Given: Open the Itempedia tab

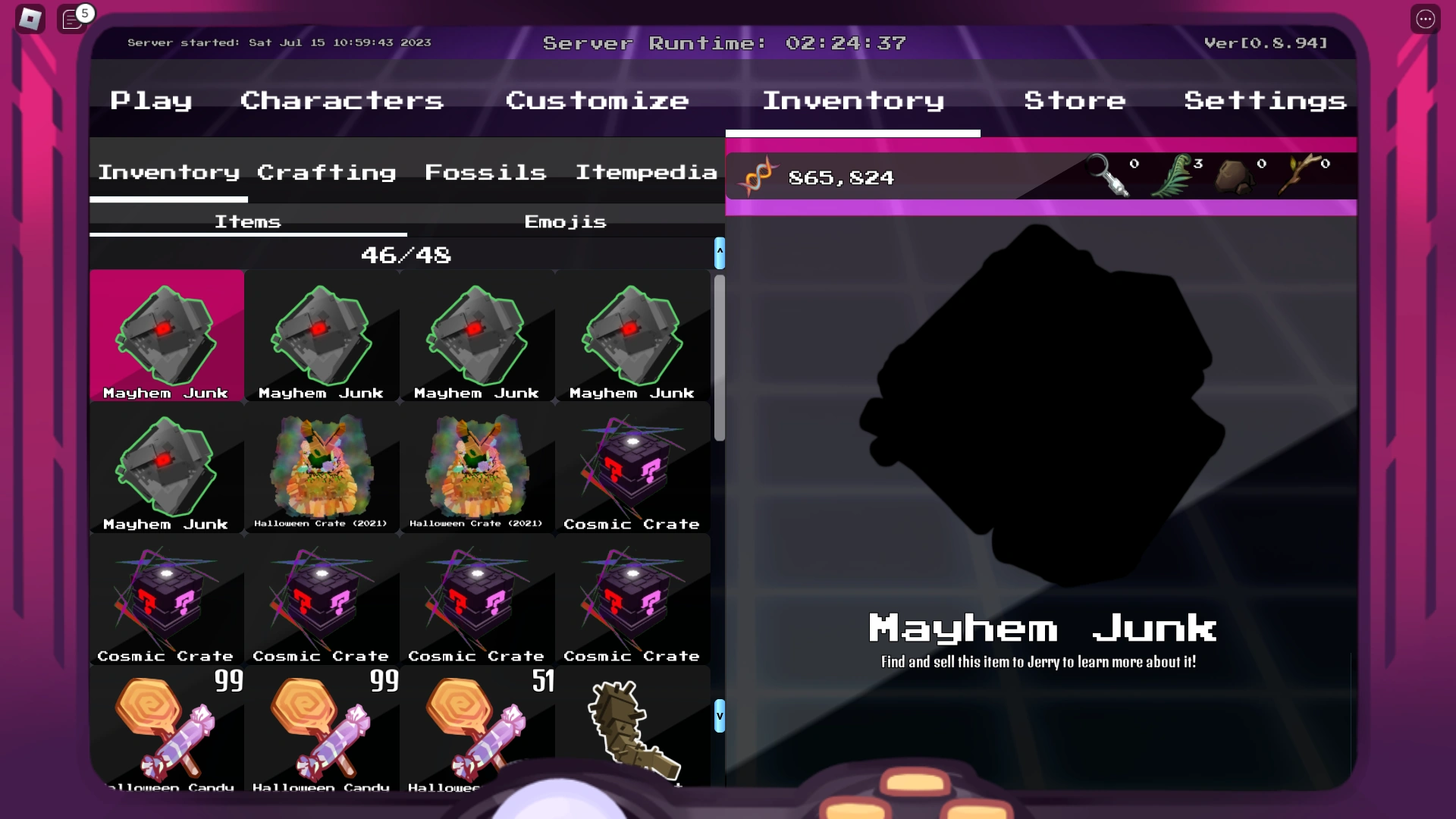Looking at the screenshot, I should [645, 172].
